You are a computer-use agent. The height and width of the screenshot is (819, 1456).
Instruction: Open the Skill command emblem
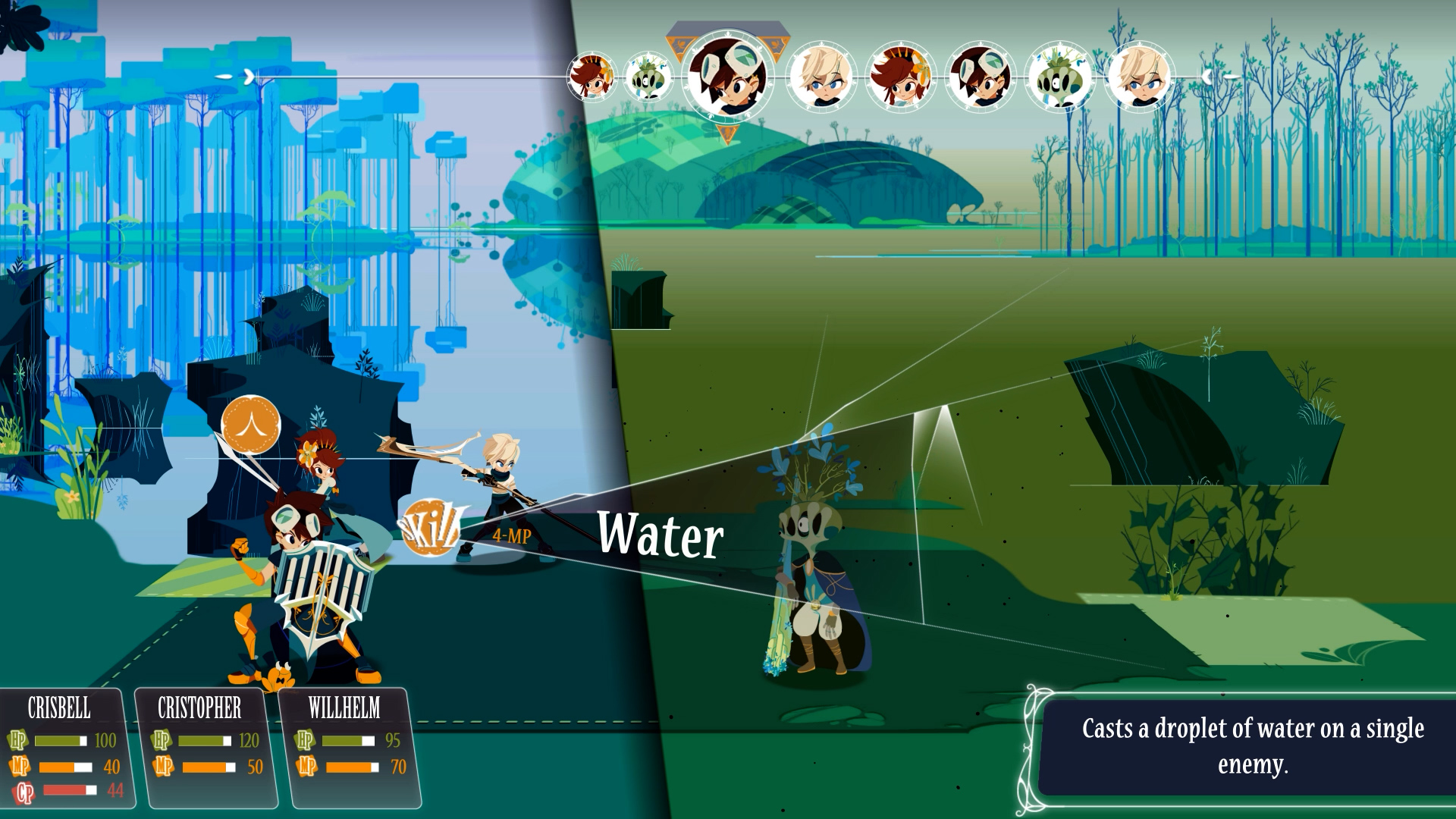tap(432, 527)
